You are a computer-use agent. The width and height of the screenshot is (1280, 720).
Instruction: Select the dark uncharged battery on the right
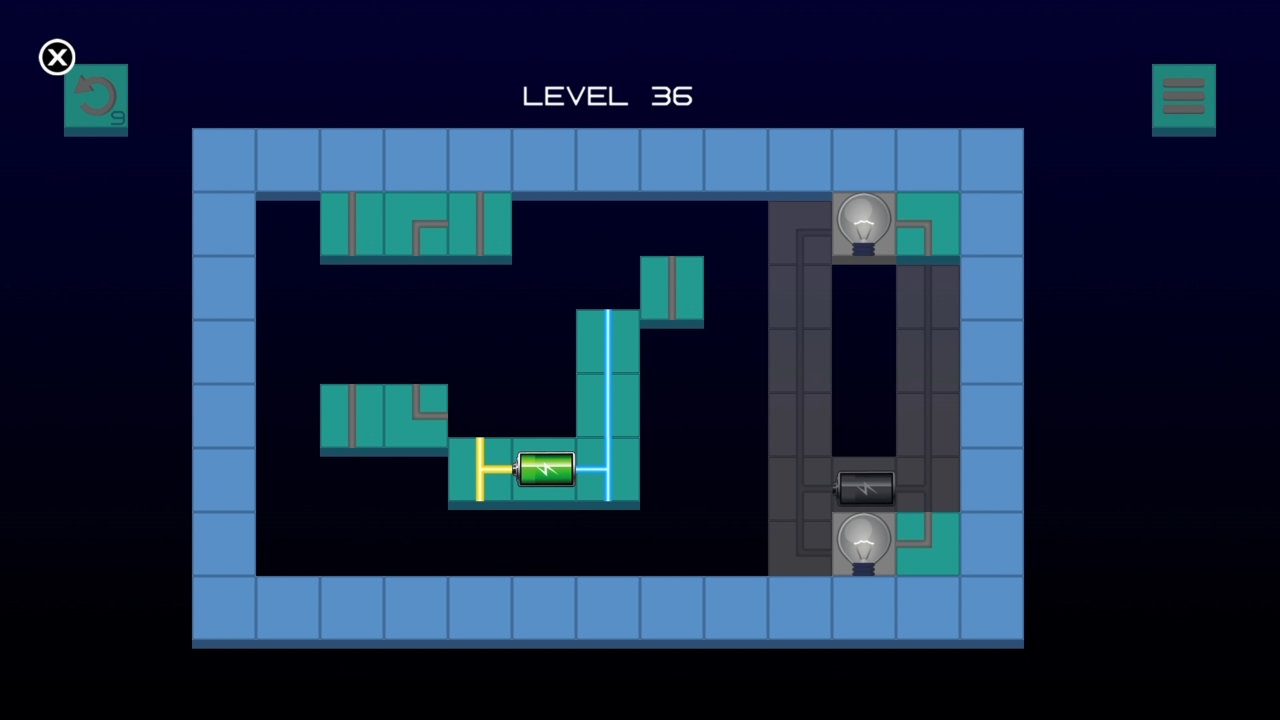(x=865, y=488)
